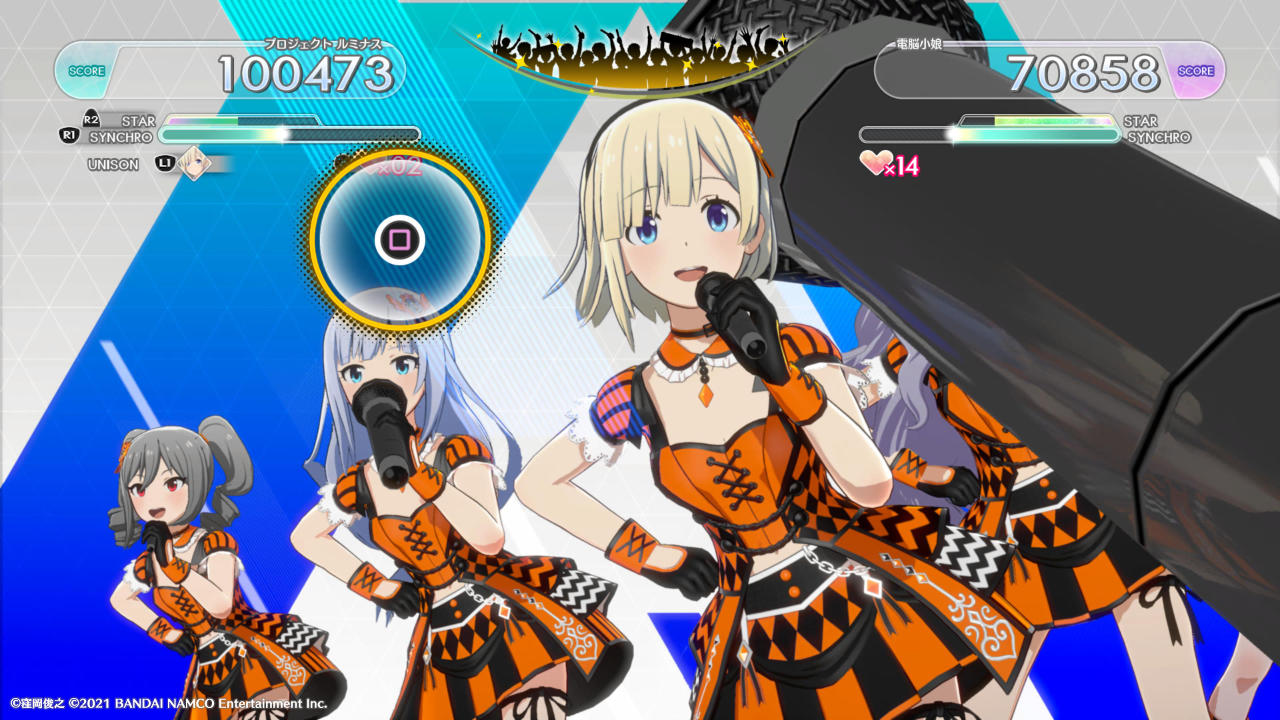Click the L1 button icon beside UNISON
Screen dimensions: 1280x720
(x=166, y=164)
